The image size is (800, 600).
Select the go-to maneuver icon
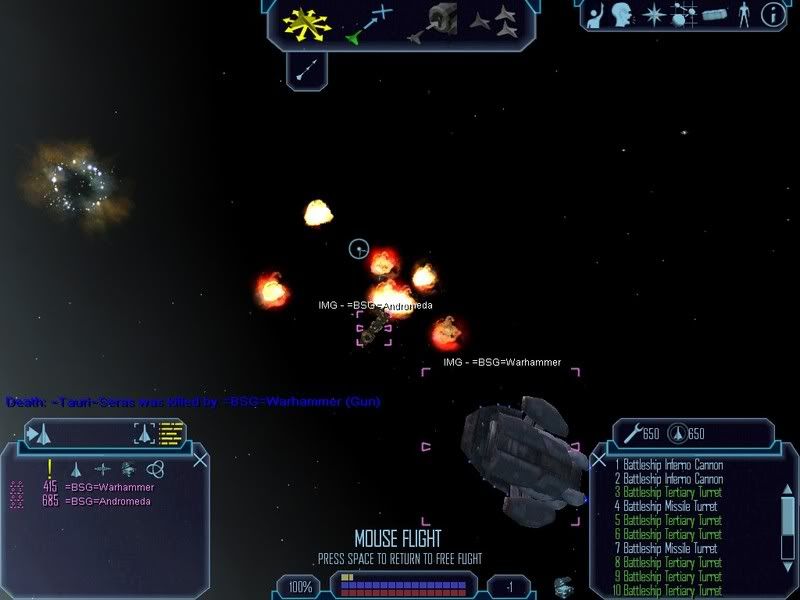tap(369, 23)
